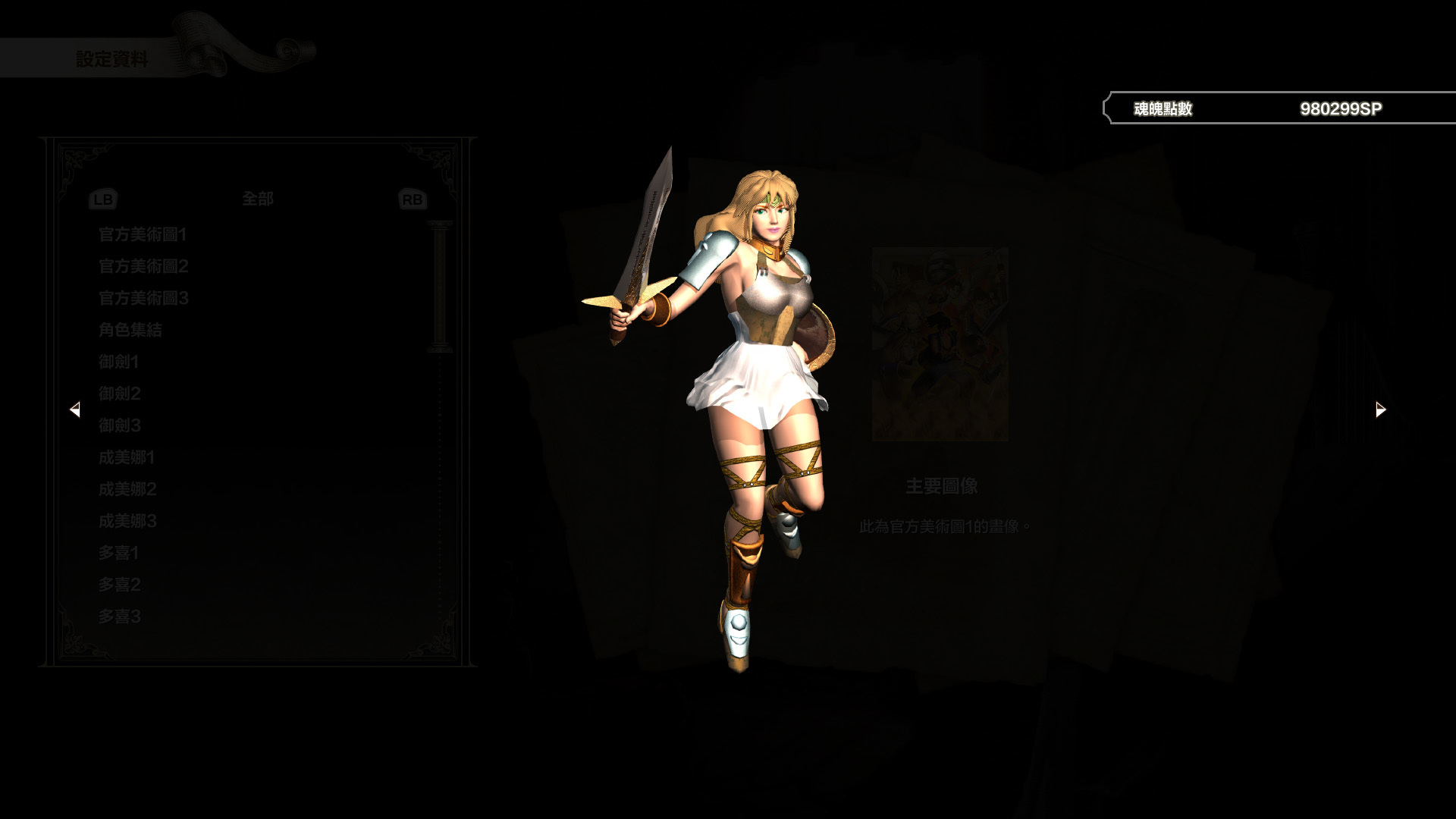Open the 多喜2 gallery entry
Viewport: 1456px width, 819px height.
(121, 585)
